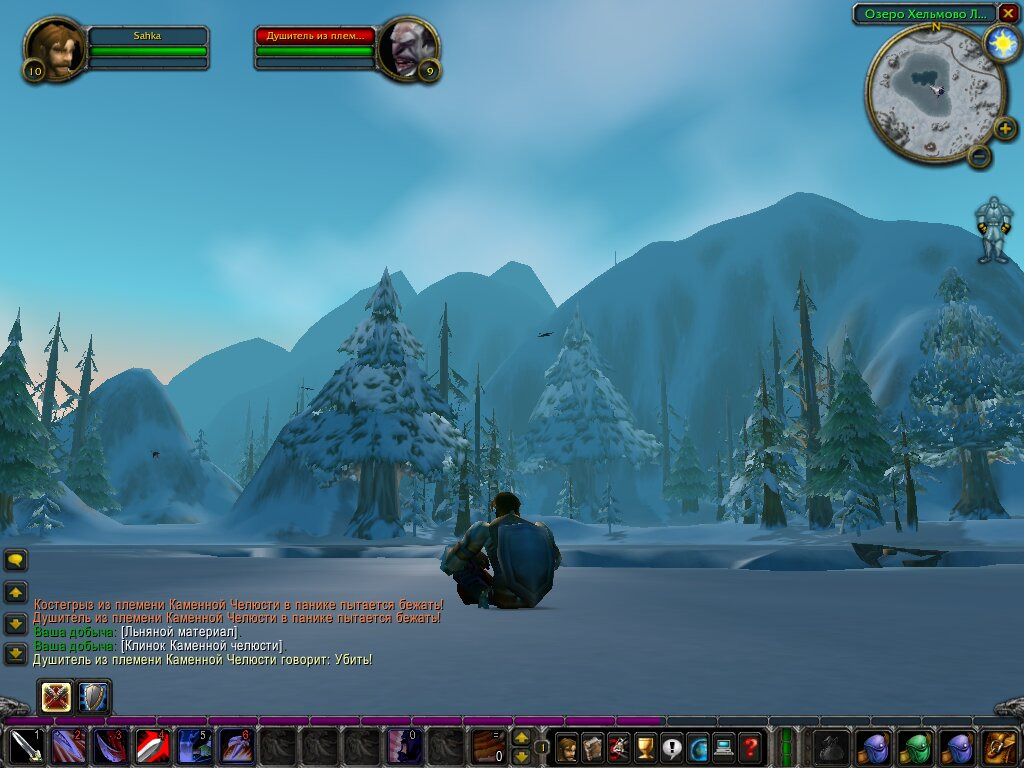Image resolution: width=1024 pixels, height=768 pixels.
Task: Open the character info micro button
Action: (567, 747)
